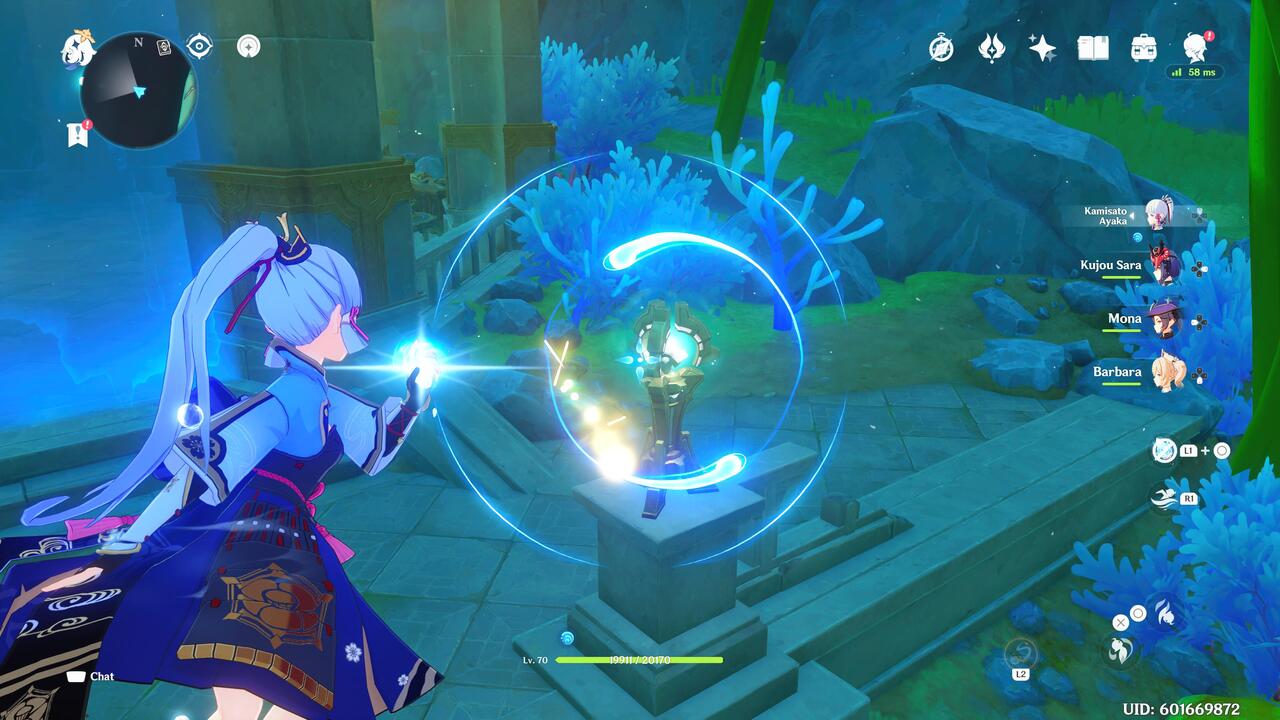Click the Lv. 70 experience progress bar
Viewport: 1280px width, 720px height.
click(x=640, y=660)
